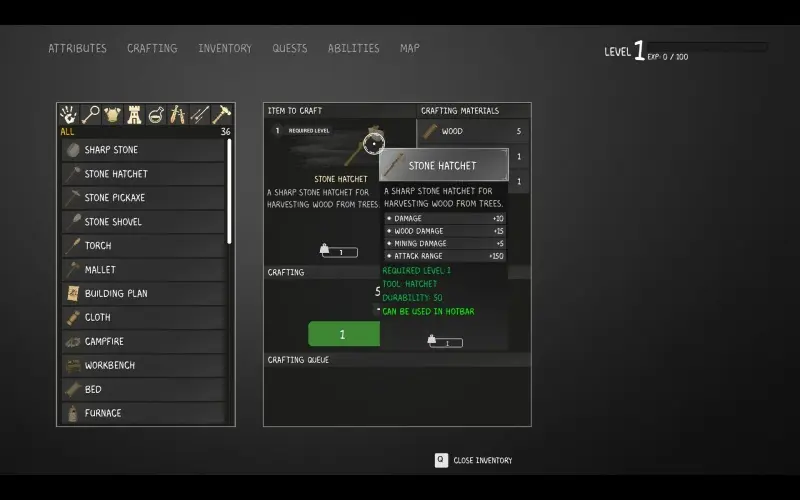Image resolution: width=800 pixels, height=500 pixels.
Task: Select the hand icon crafting category
Action: [69, 114]
